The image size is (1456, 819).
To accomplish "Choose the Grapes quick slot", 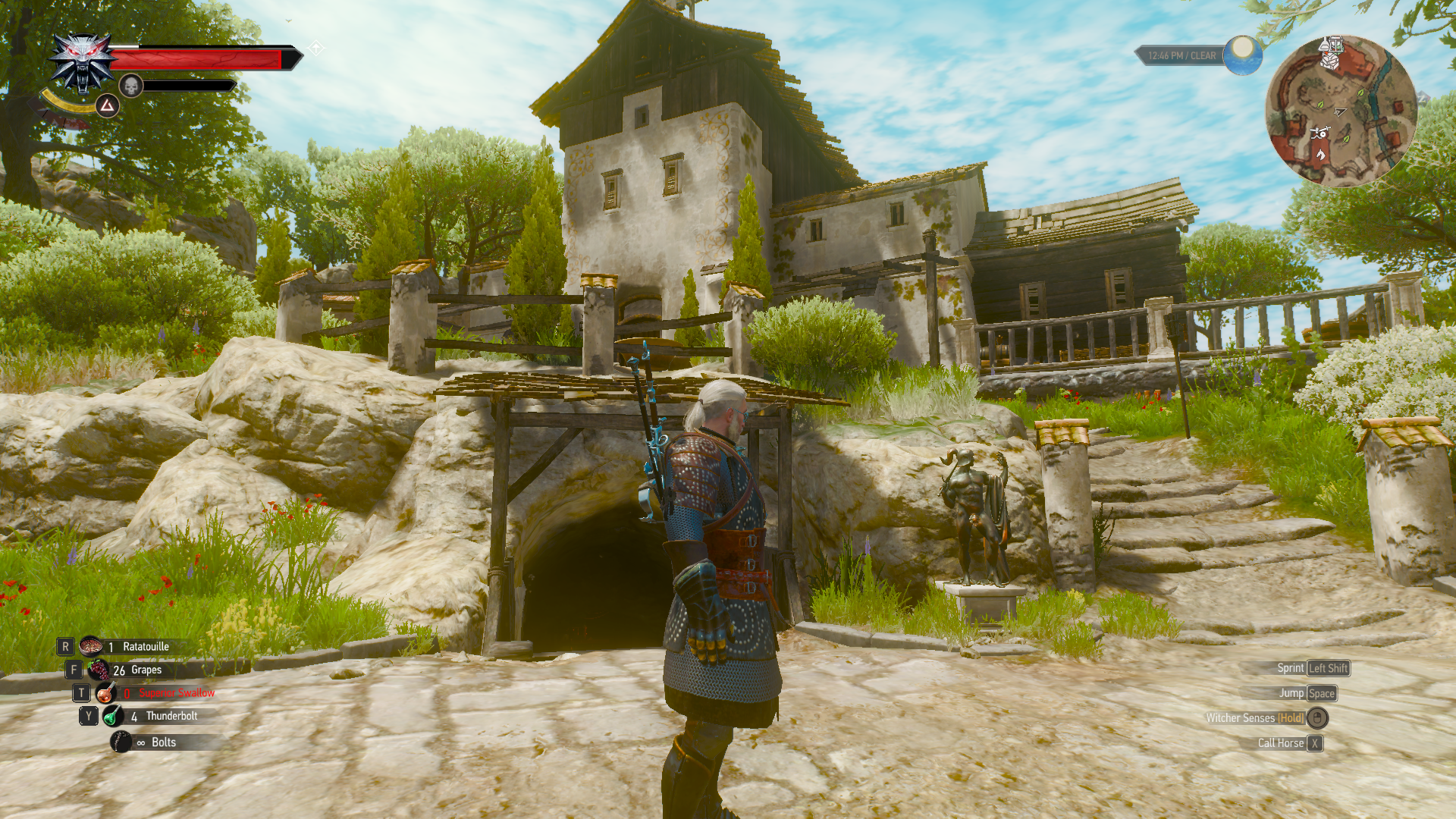I will 99,670.
